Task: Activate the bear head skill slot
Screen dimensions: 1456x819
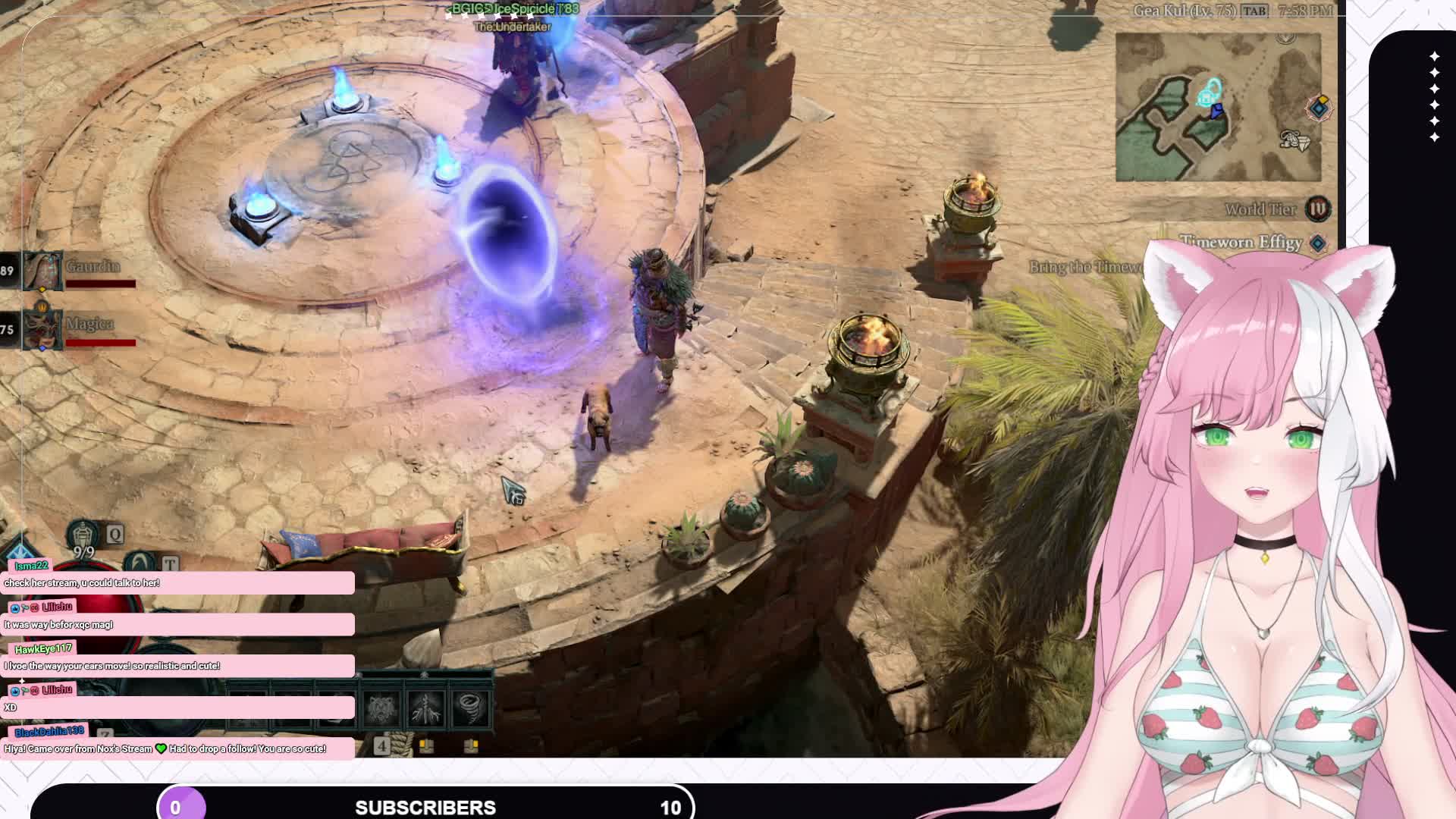Action: [x=381, y=708]
